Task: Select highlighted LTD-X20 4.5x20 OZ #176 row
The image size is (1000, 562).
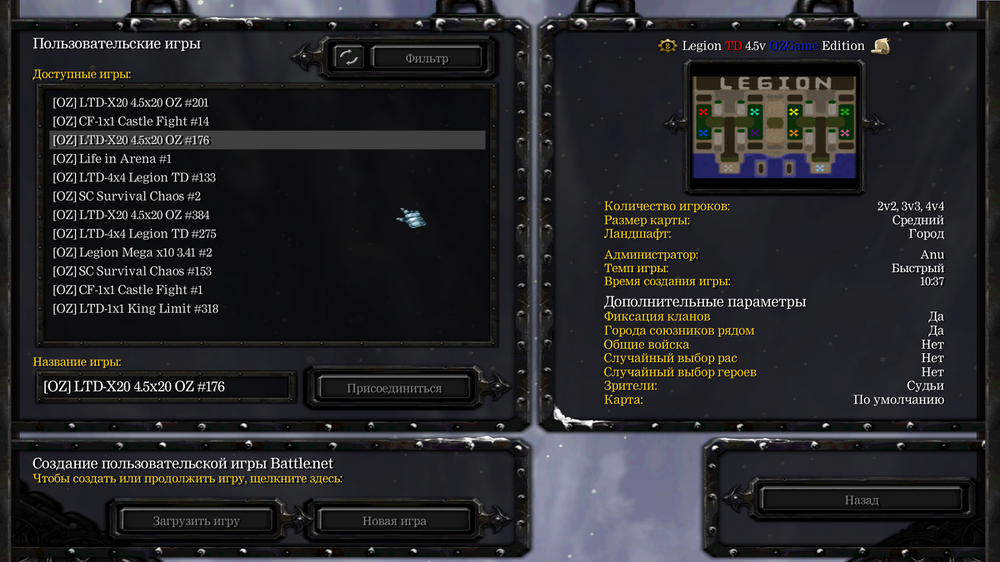Action: pyautogui.click(x=131, y=140)
